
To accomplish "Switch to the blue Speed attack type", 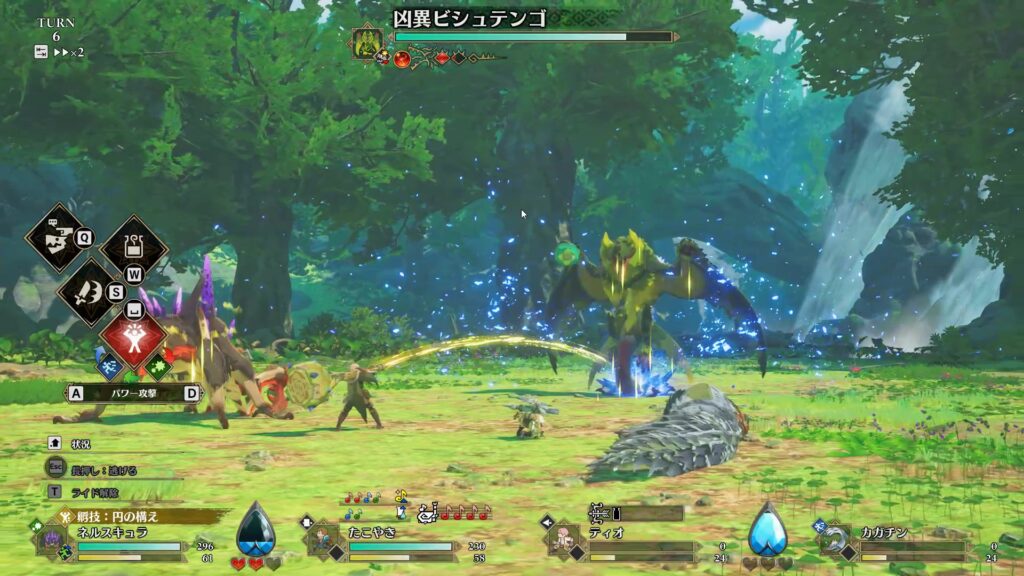I will [111, 368].
